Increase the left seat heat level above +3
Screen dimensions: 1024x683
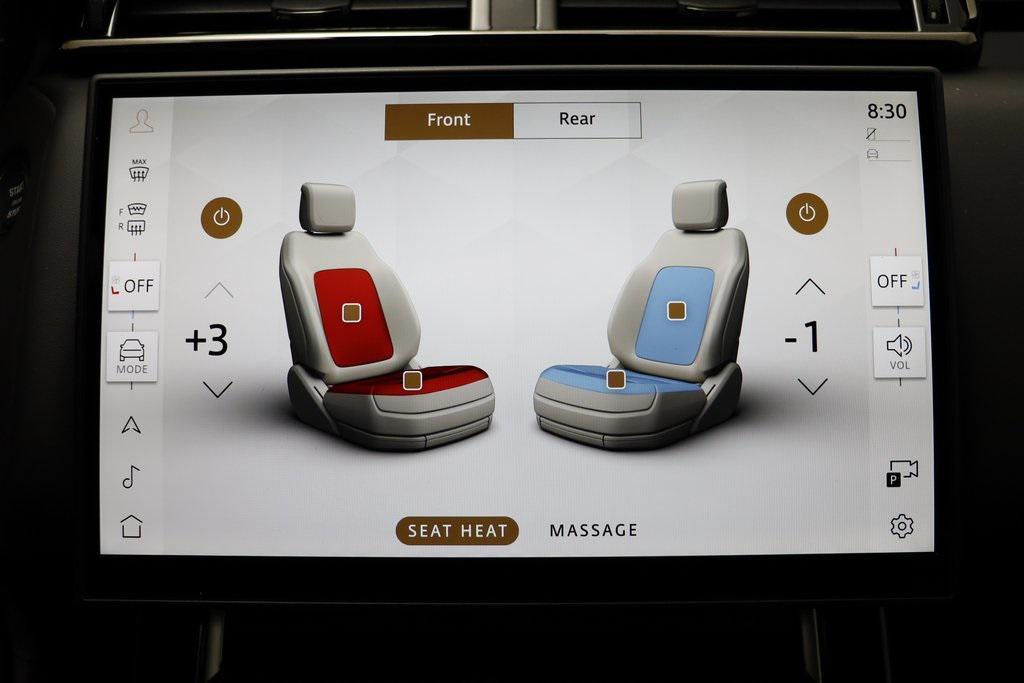[219, 291]
